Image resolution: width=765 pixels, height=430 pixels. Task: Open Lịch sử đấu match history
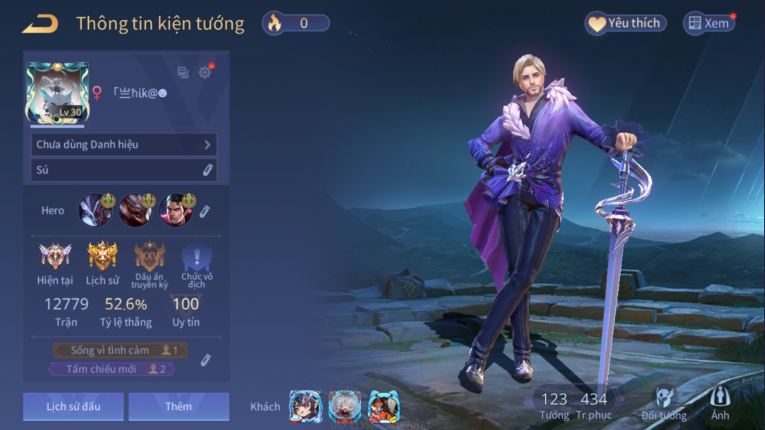pos(74,407)
